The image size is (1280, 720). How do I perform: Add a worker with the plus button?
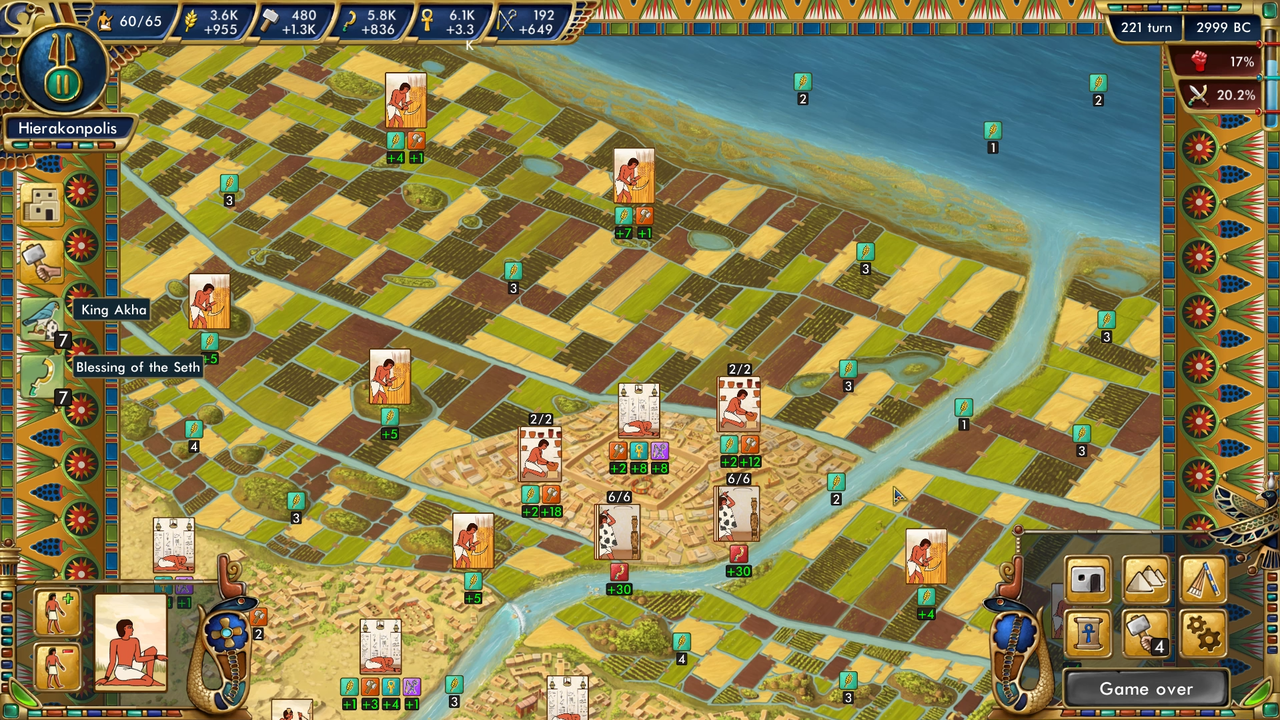pos(56,612)
